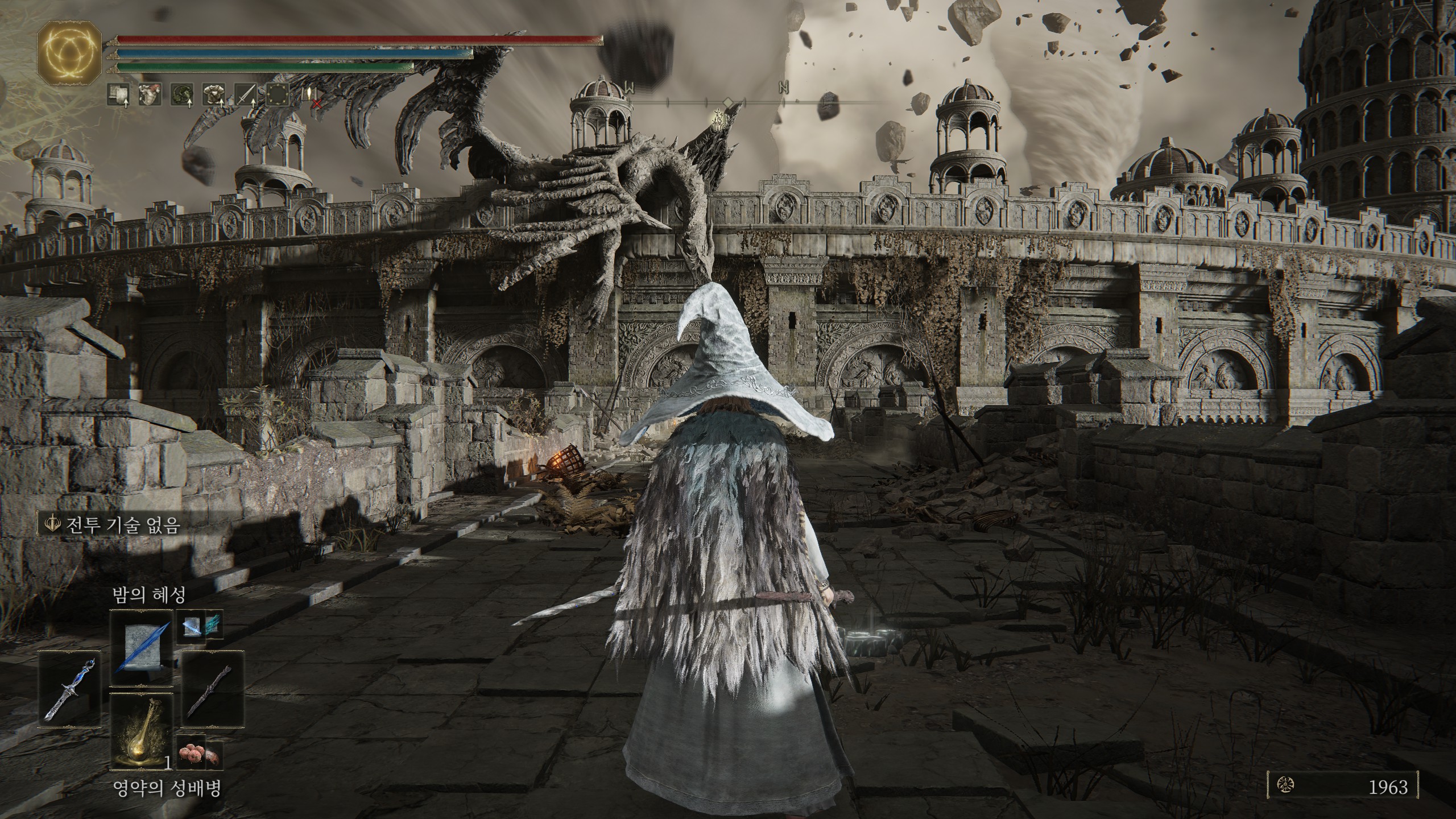View the chest armor buff icon
The height and width of the screenshot is (819, 1456).
point(214,94)
